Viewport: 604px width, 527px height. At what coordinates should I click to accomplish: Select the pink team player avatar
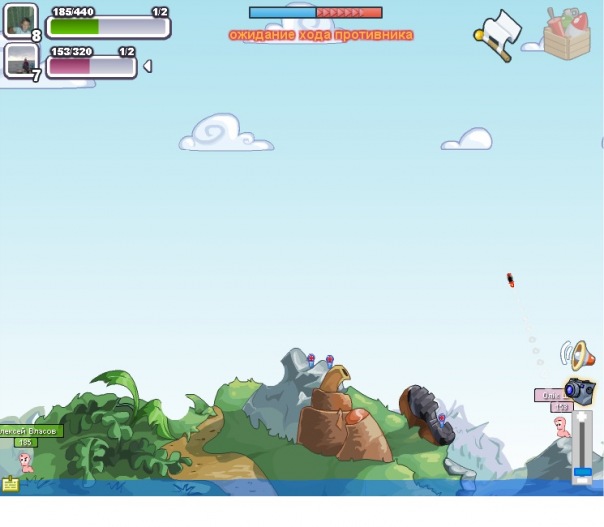pyautogui.click(x=20, y=62)
